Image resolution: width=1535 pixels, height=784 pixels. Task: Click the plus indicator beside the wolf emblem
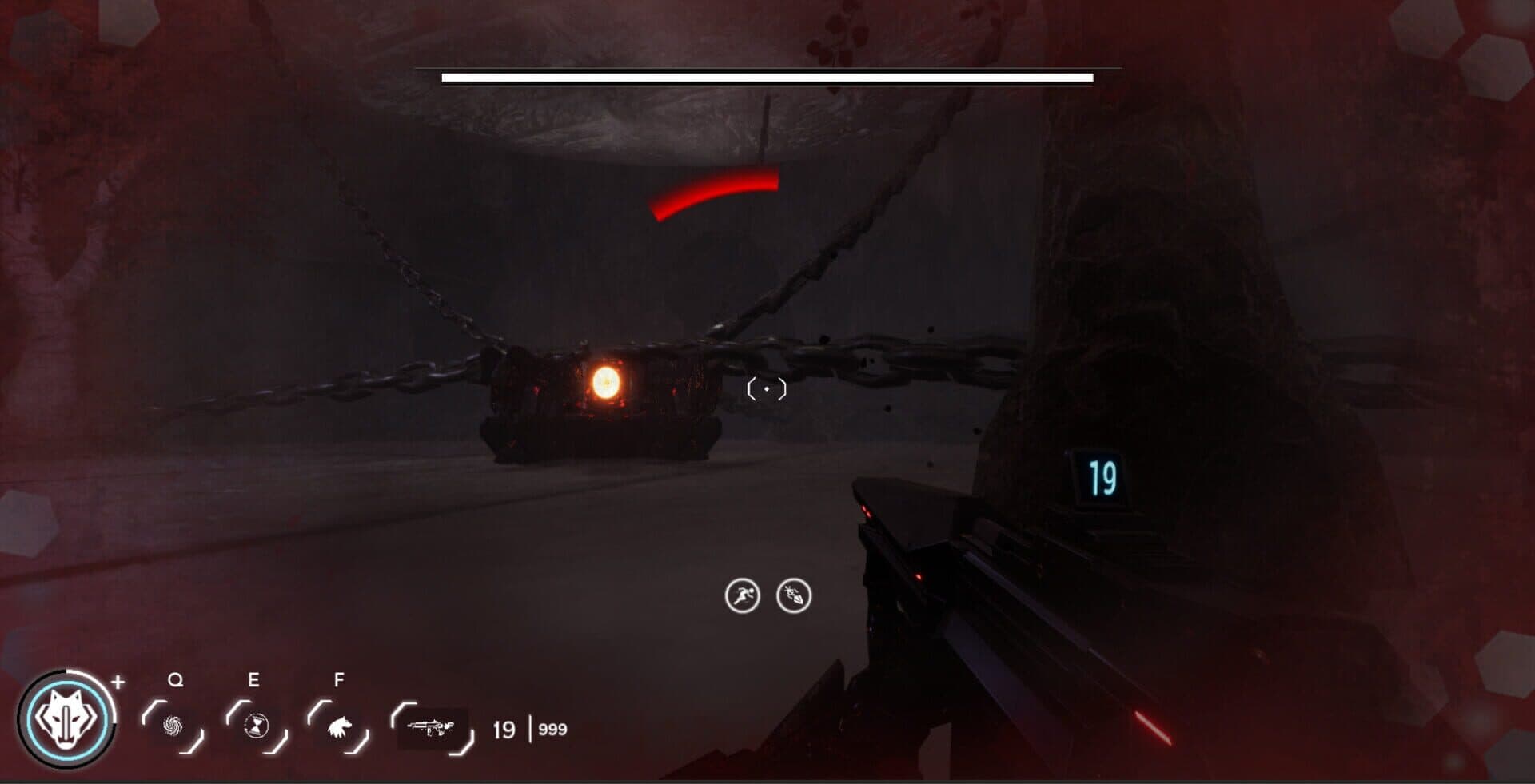coord(118,683)
